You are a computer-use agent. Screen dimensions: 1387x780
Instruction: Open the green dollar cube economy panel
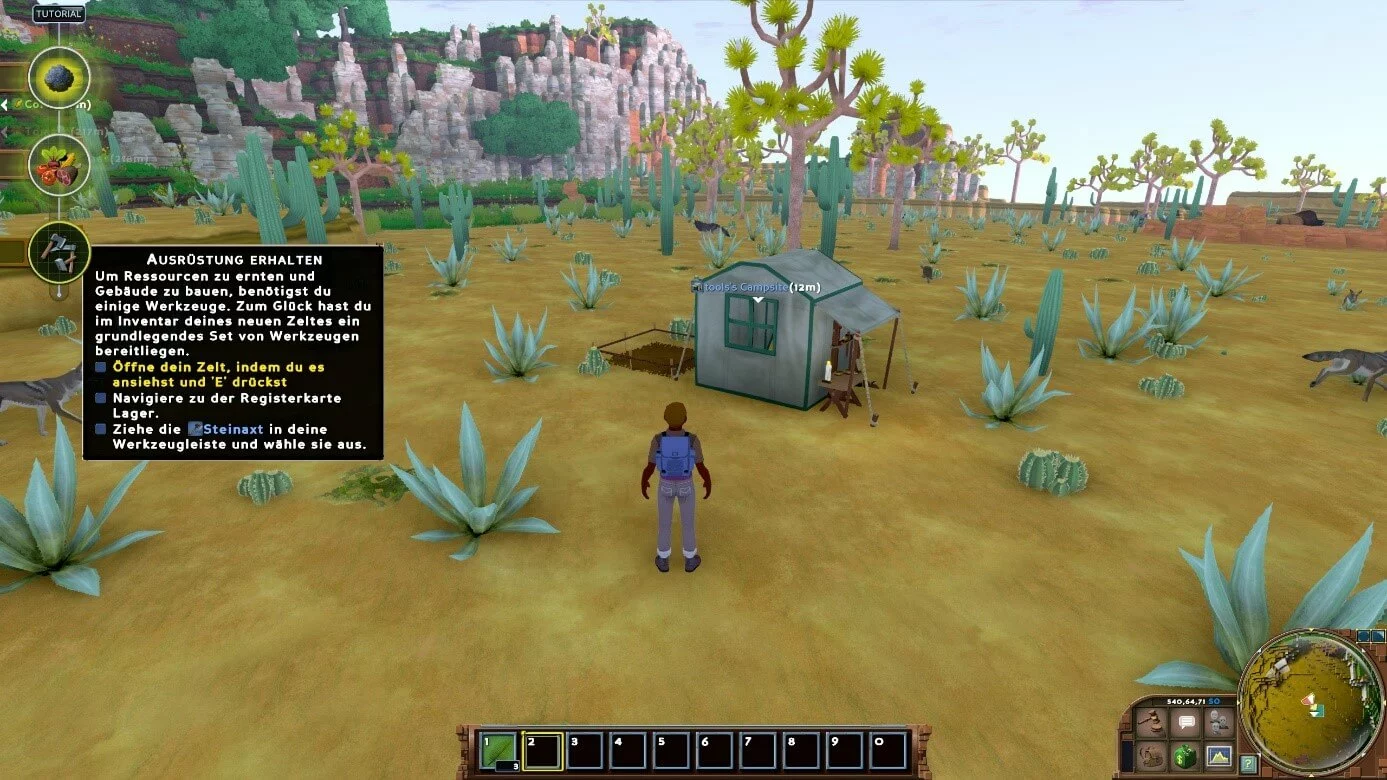[x=1187, y=755]
